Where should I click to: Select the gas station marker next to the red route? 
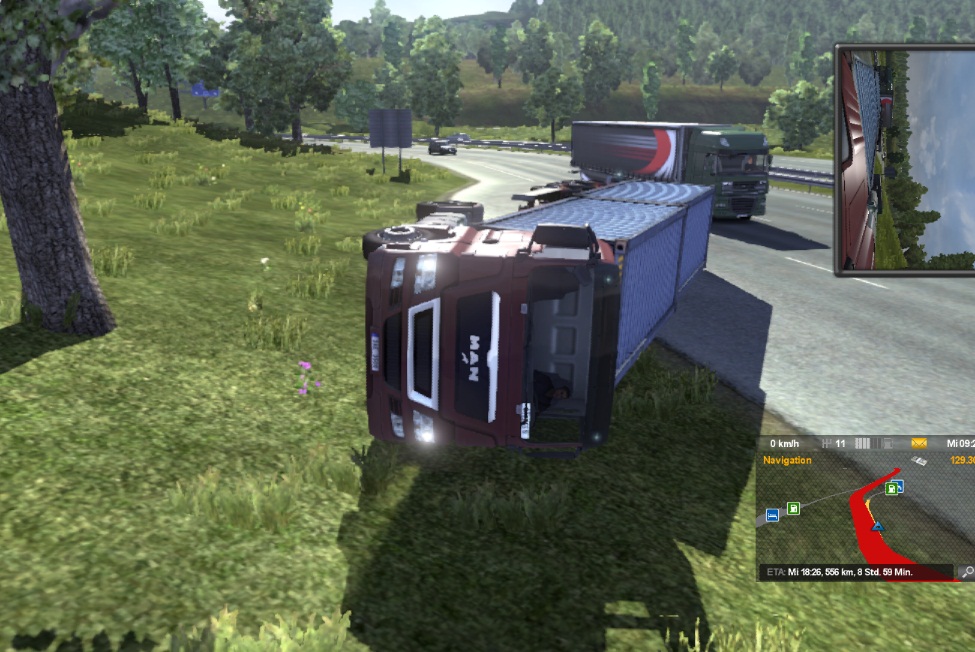pos(892,488)
